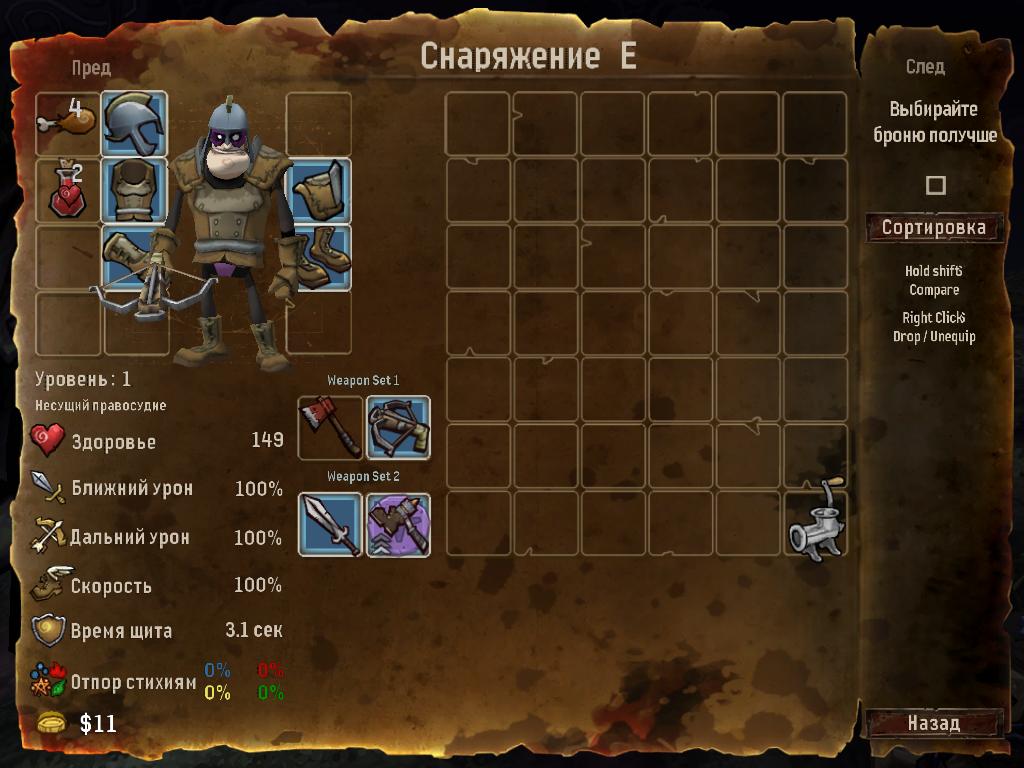
Task: Select the equipped boots slot
Action: (x=320, y=257)
